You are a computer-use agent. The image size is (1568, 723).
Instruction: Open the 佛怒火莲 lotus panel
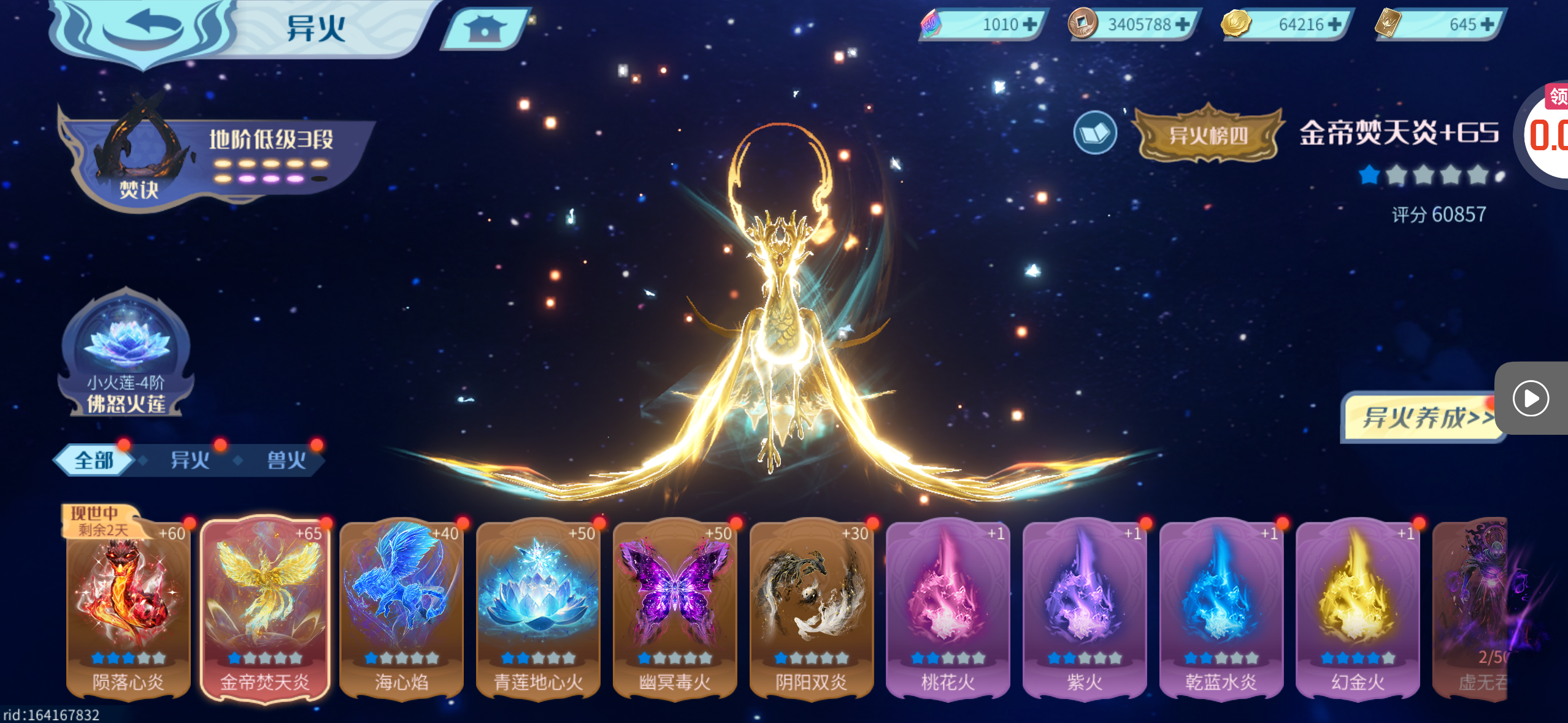pos(126,356)
